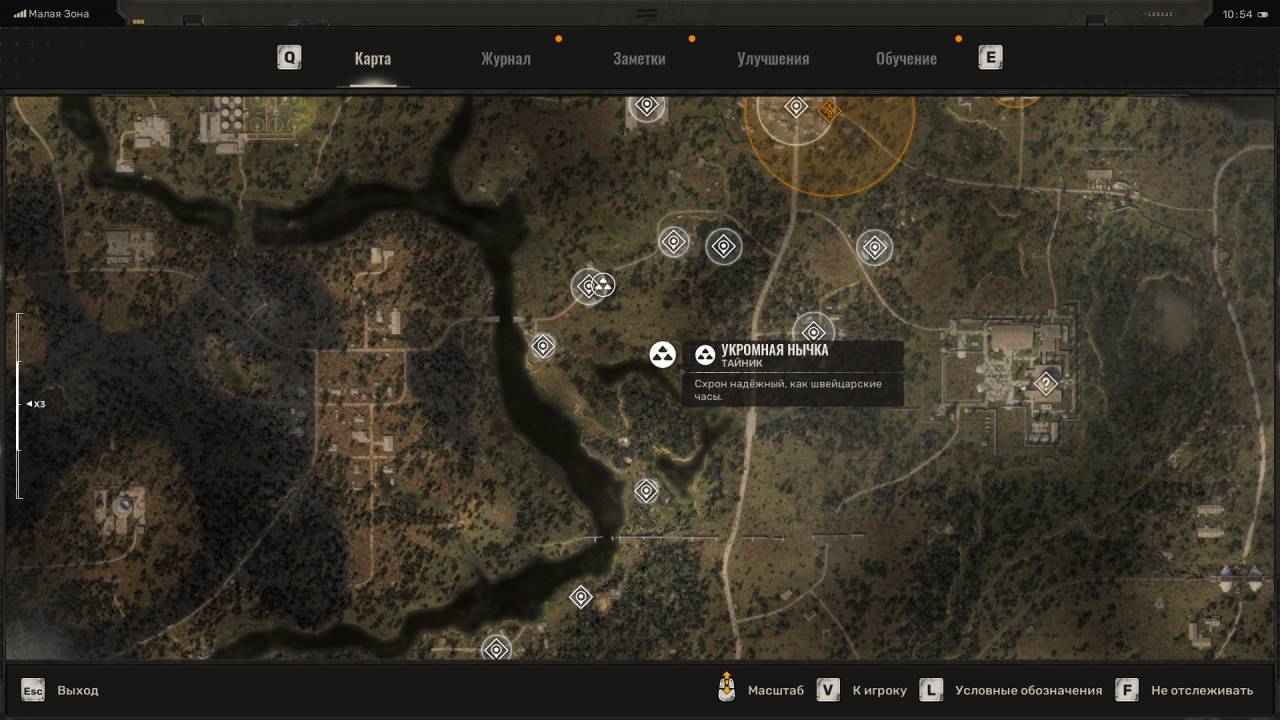The width and height of the screenshot is (1280, 720).
Task: Click the active Карта tab
Action: [372, 58]
